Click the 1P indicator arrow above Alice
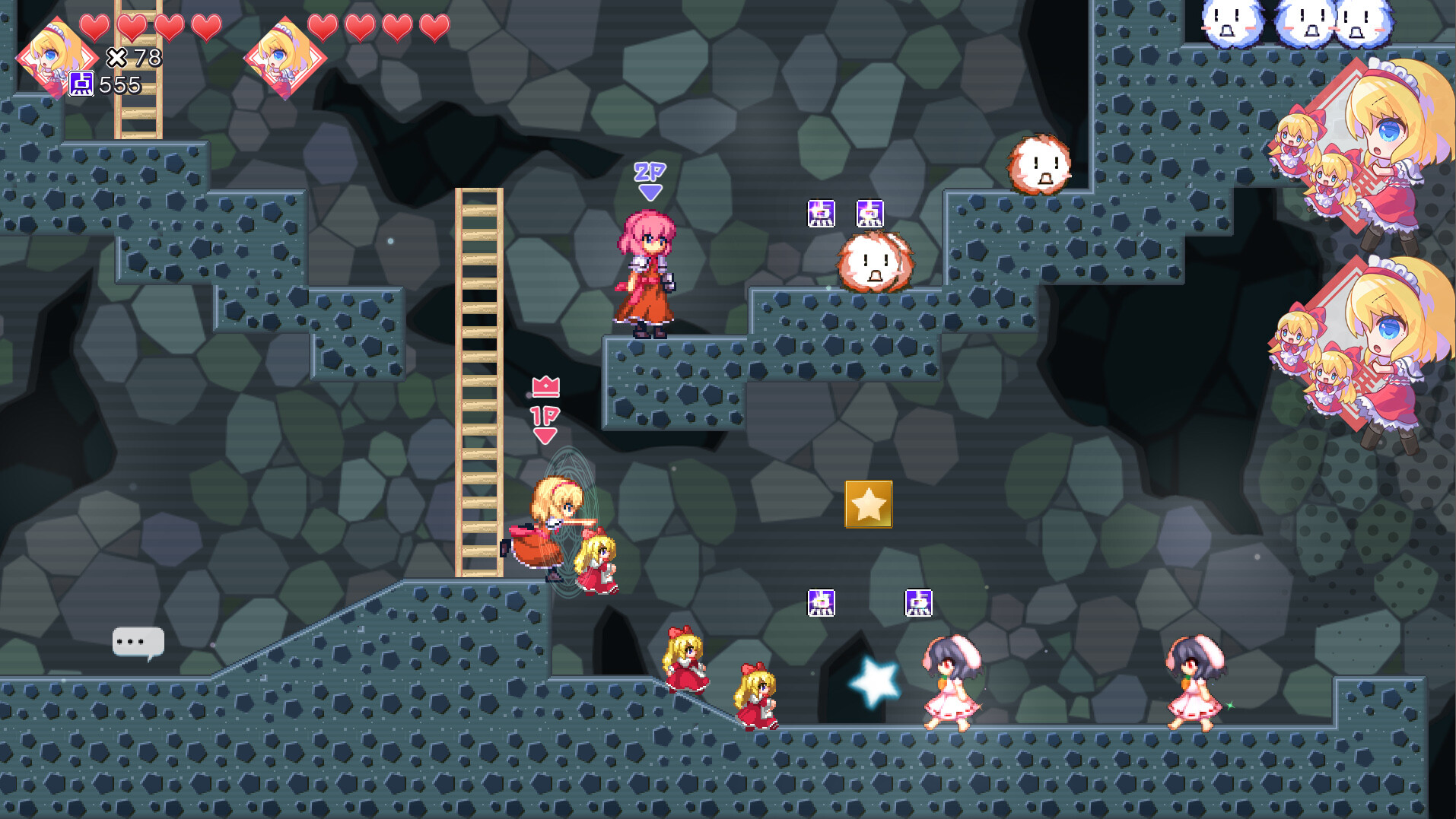Screen dimensions: 1456x819 pos(545,423)
